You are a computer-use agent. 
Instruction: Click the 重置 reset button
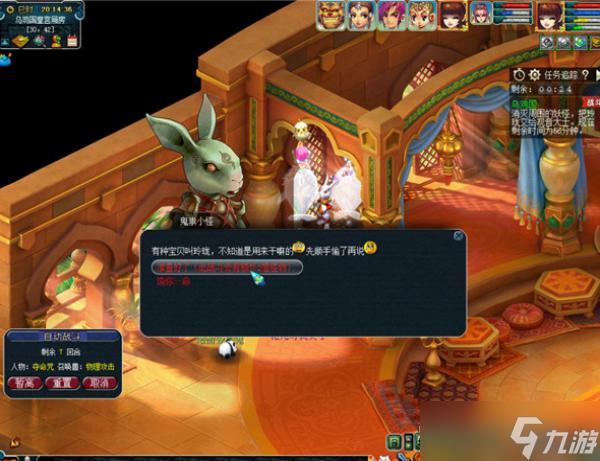coord(65,383)
